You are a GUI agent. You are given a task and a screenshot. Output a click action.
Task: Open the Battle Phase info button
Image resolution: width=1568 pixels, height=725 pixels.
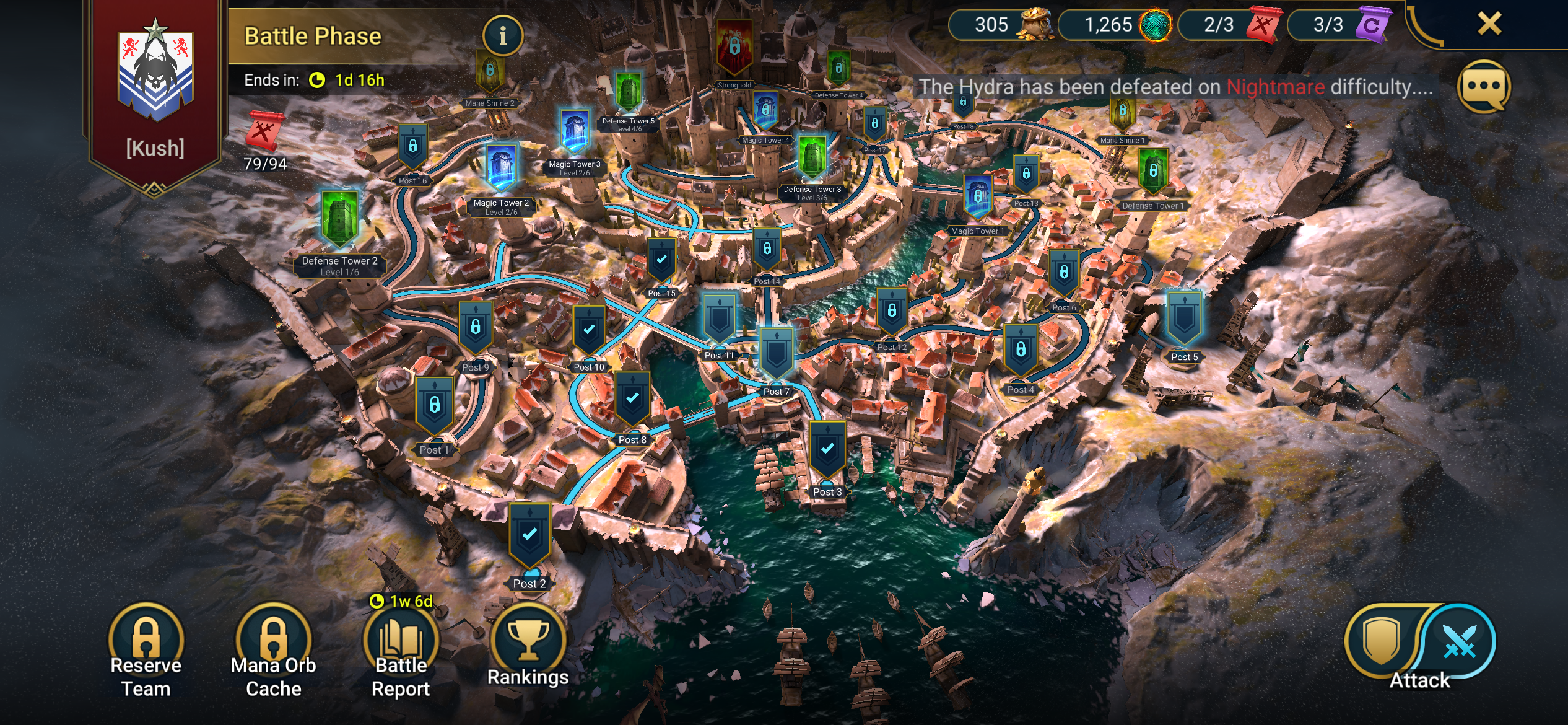(x=502, y=35)
